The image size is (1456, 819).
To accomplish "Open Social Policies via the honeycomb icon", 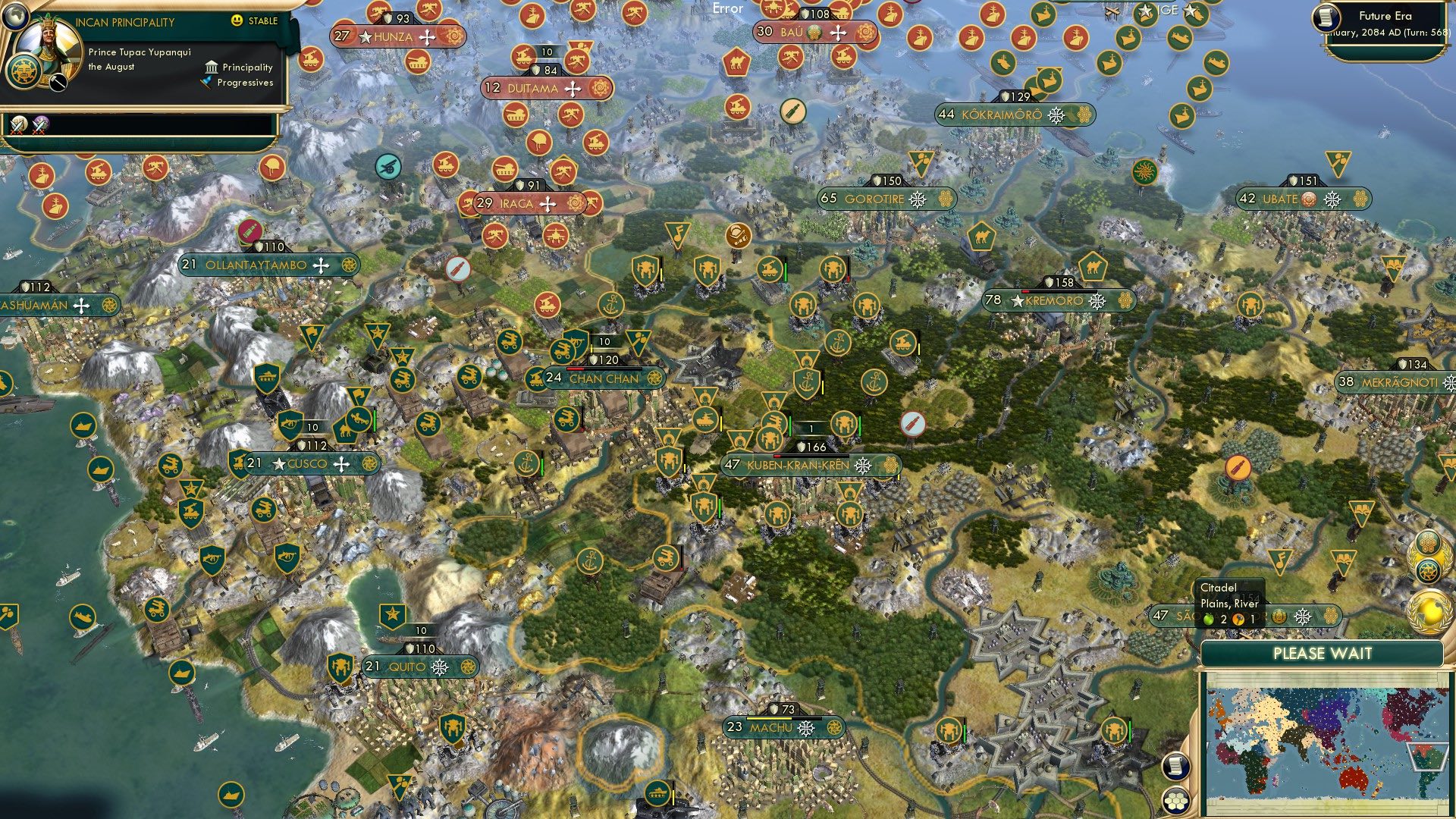I will 1427,544.
